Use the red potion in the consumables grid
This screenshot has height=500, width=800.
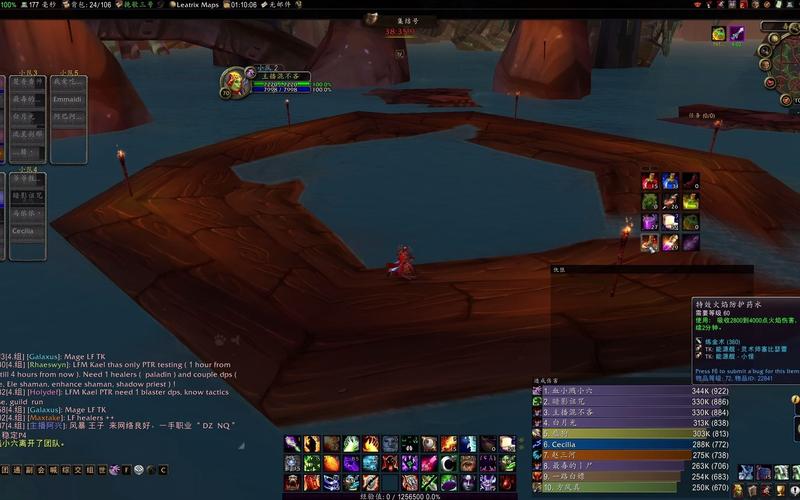click(x=650, y=181)
